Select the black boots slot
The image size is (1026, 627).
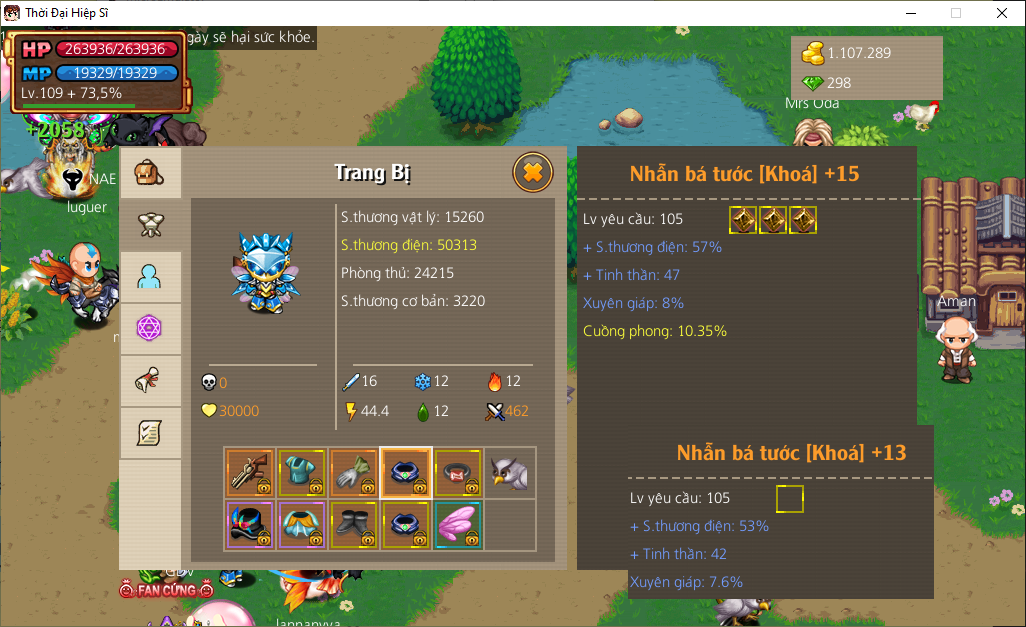(354, 525)
